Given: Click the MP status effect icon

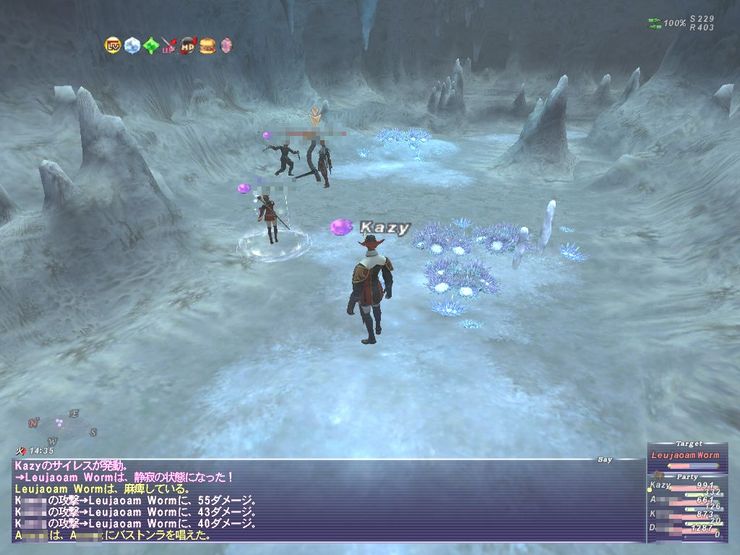Looking at the screenshot, I should [x=187, y=45].
